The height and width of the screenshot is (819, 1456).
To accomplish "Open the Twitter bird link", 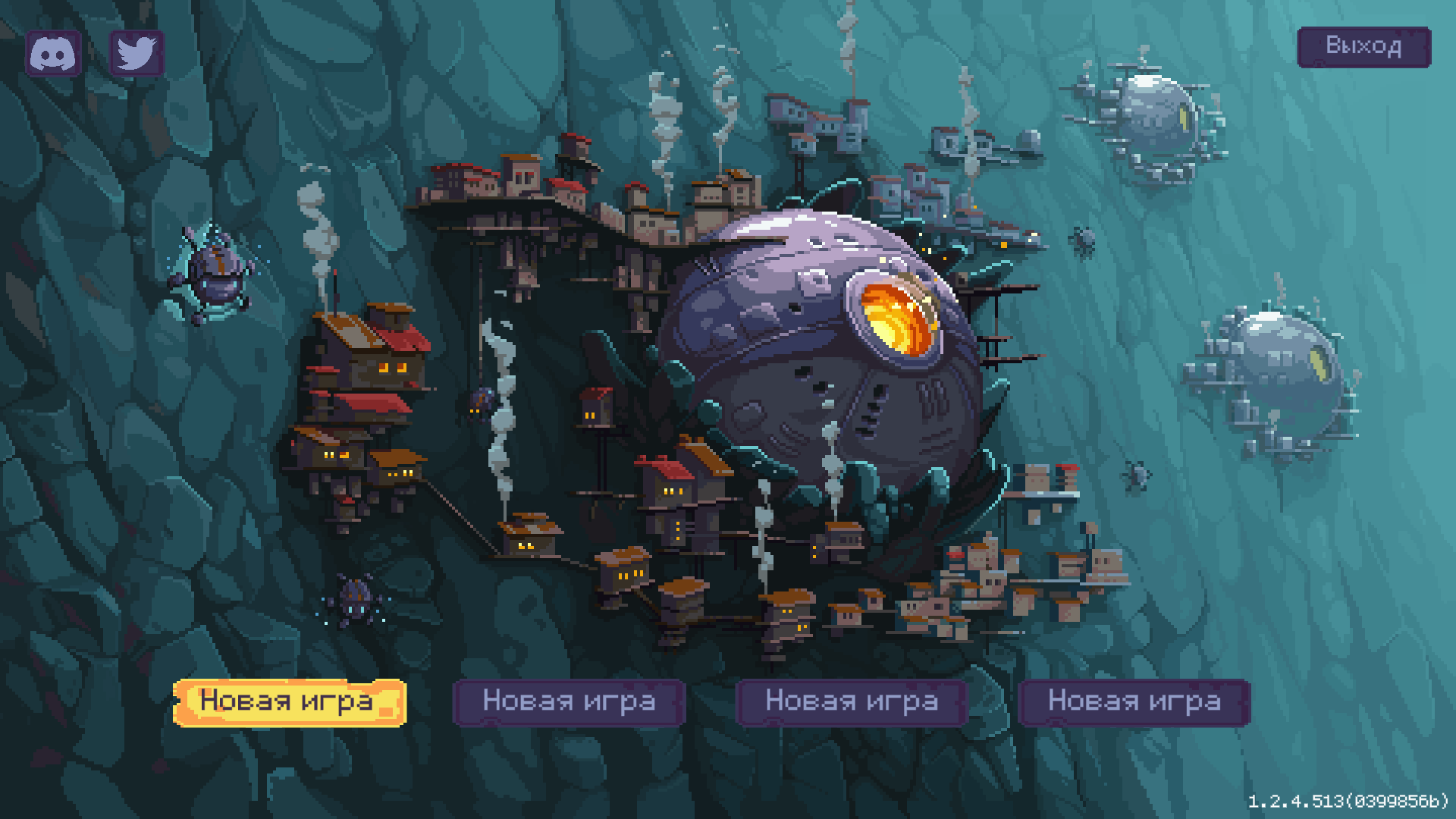I will 136,54.
